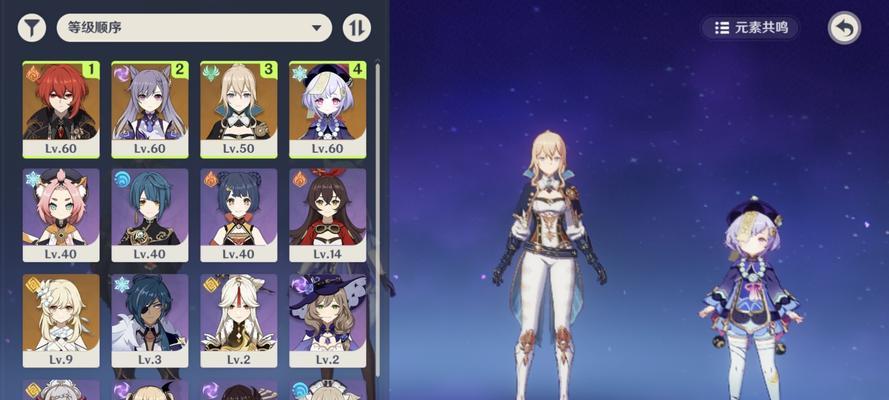Expand the 等级顺序 sort dropdown
889x400 pixels.
tap(194, 27)
